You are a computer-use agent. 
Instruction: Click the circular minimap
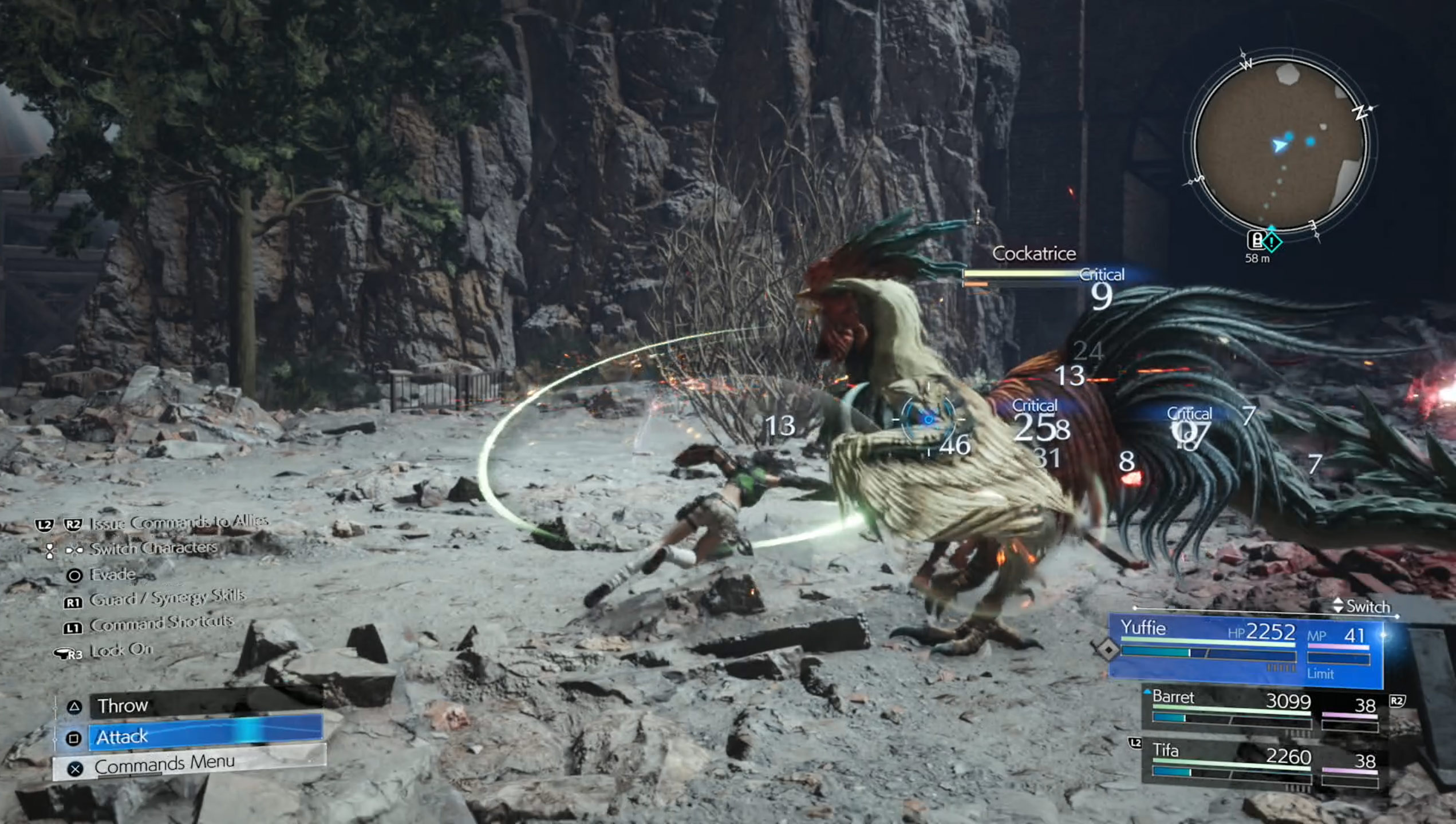tap(1280, 143)
